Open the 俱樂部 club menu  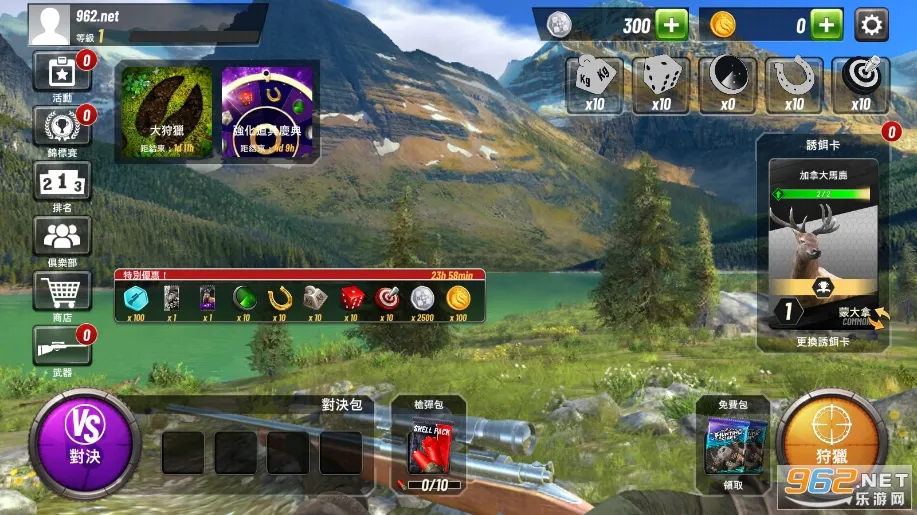pos(62,239)
